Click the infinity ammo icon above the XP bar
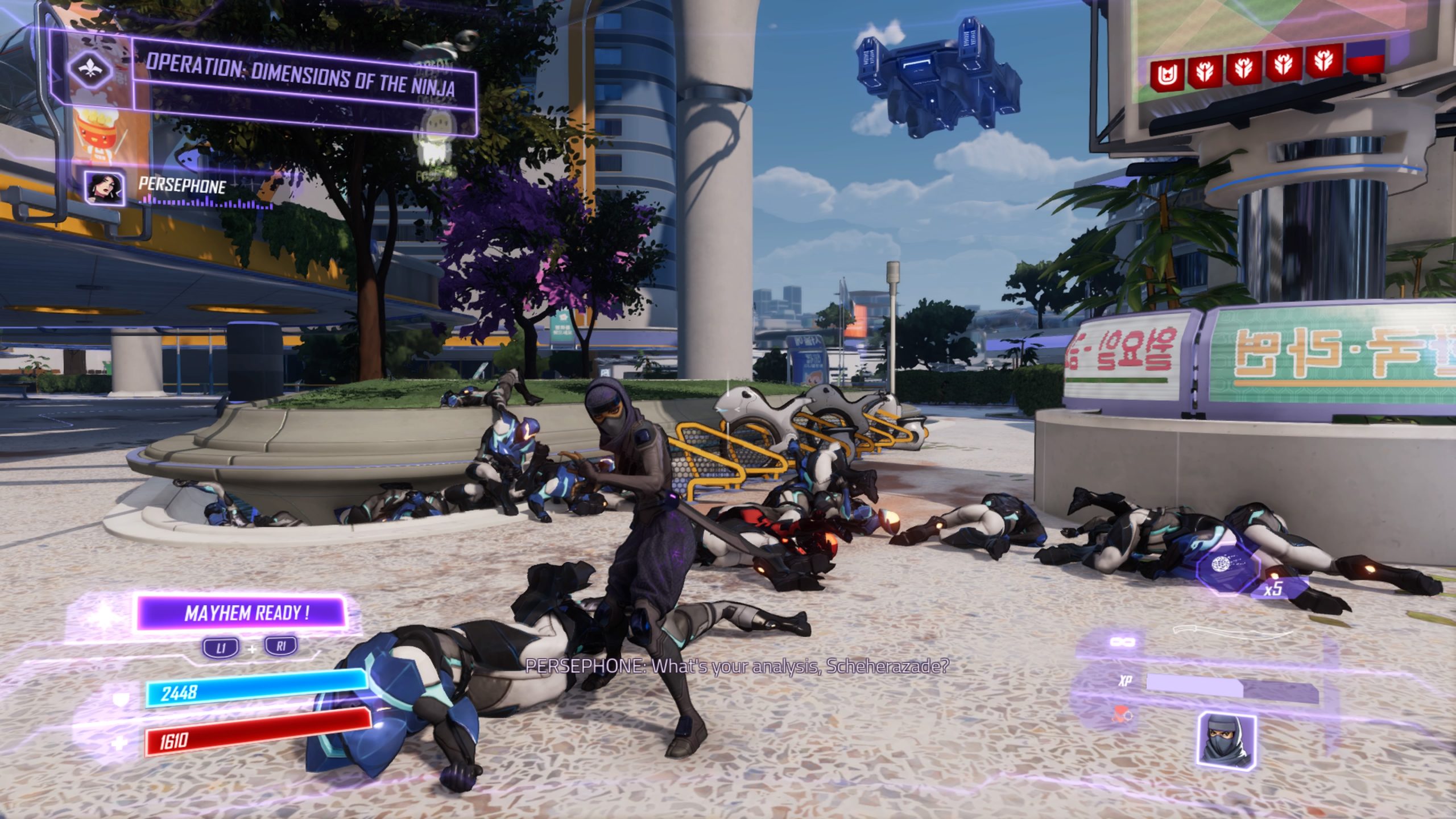The width and height of the screenshot is (1456, 819). point(1123,642)
